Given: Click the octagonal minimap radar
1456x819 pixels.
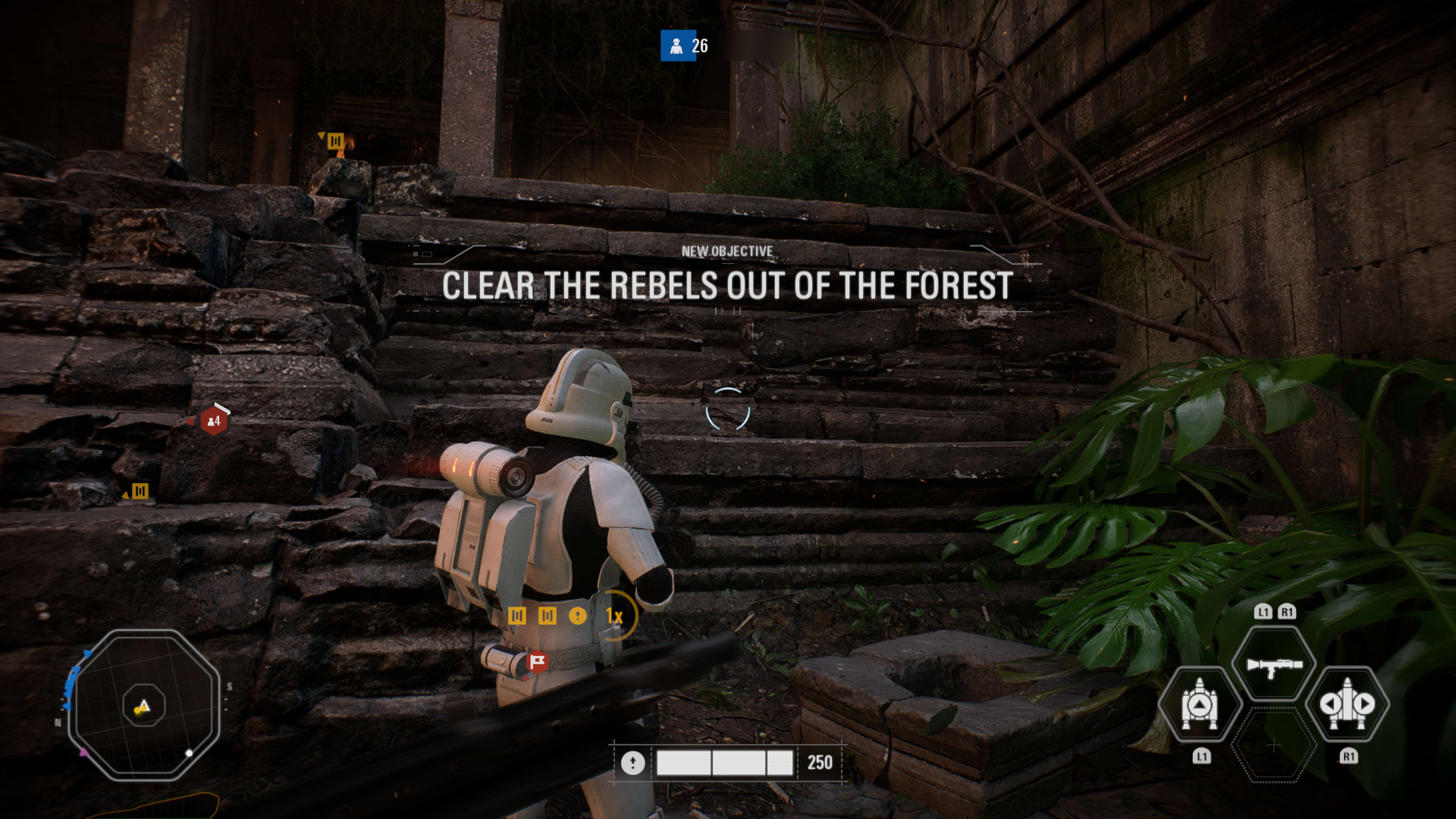Looking at the screenshot, I should click(x=144, y=705).
